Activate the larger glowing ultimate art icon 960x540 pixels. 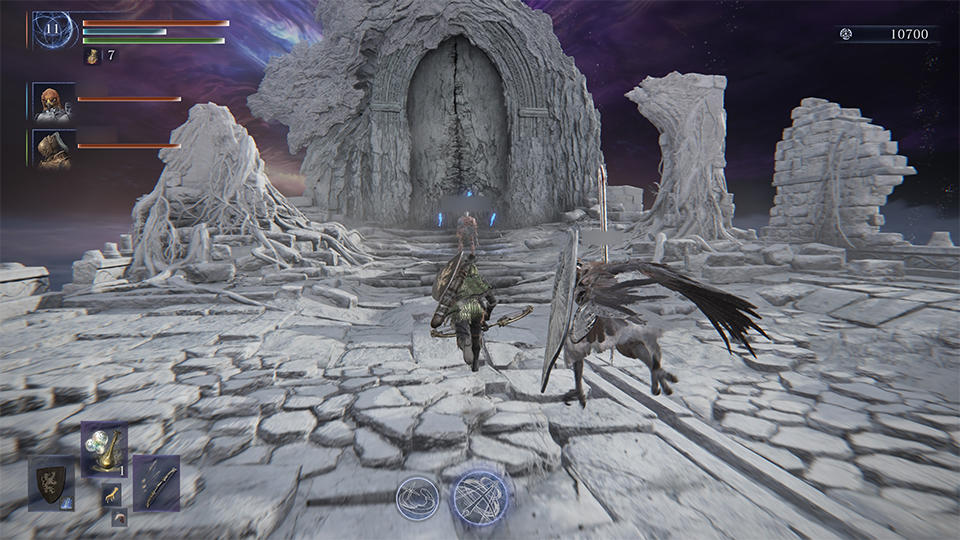click(479, 497)
